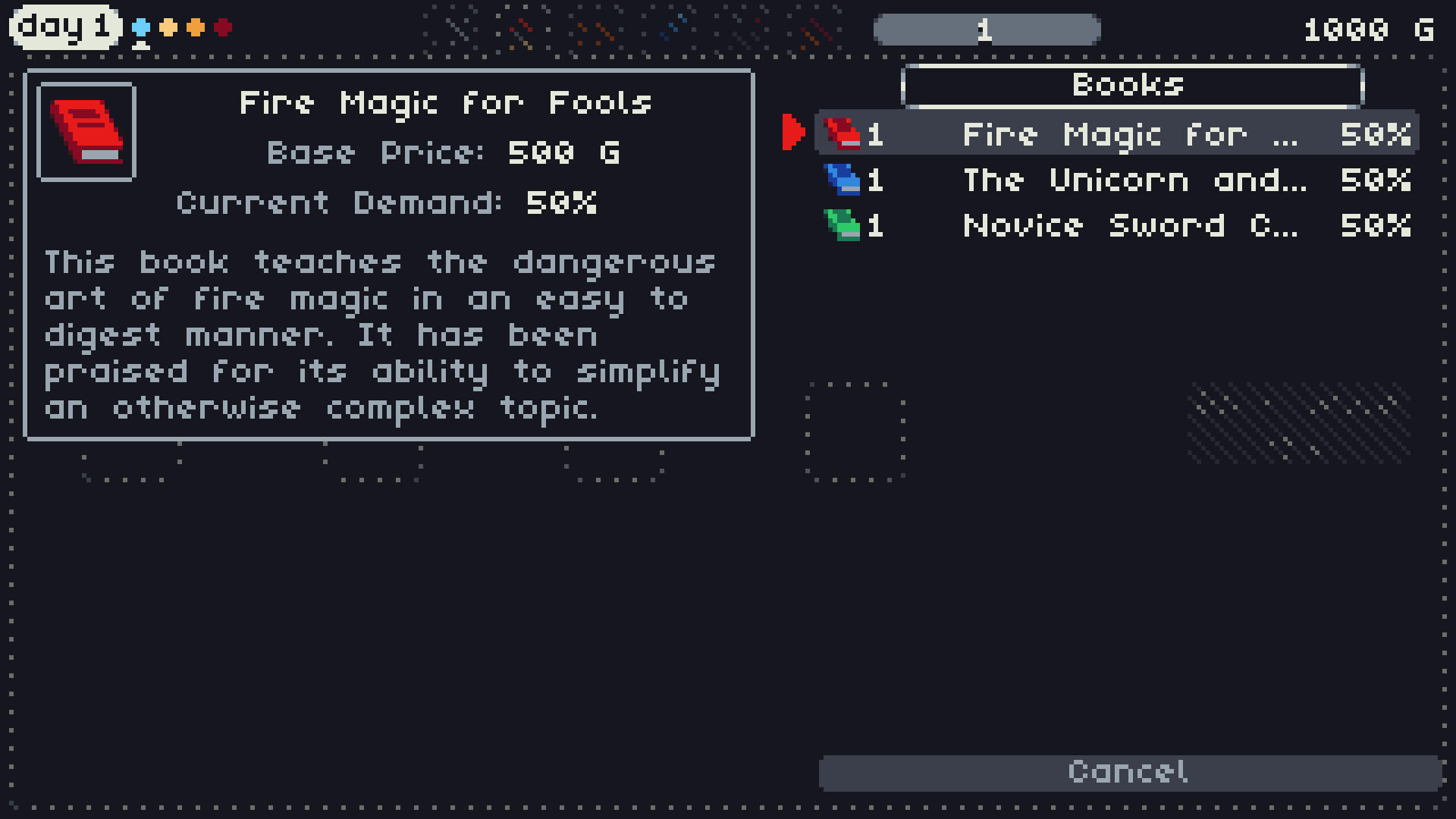This screenshot has height=819, width=1456.
Task: Click the Fire Magic for Fools title text
Action: point(445,102)
